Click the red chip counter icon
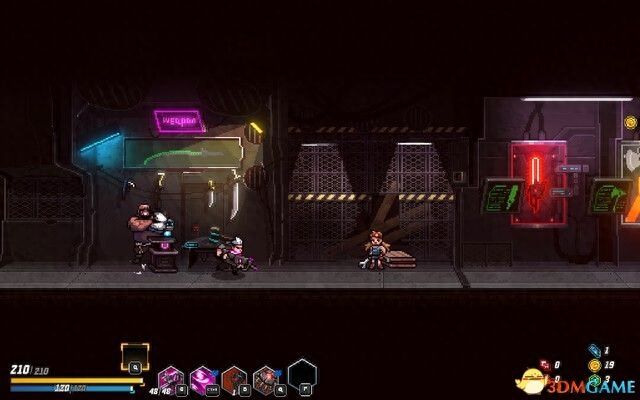Screen dimensions: 640x400 coord(544,365)
